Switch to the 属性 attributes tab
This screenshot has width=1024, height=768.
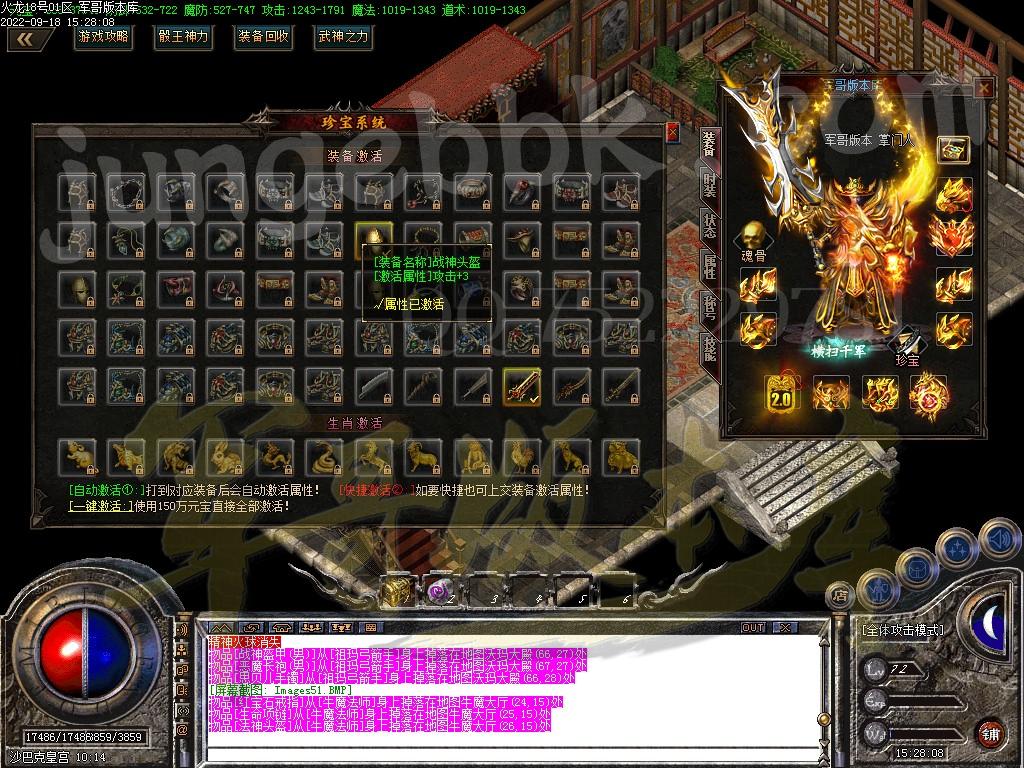pos(709,265)
